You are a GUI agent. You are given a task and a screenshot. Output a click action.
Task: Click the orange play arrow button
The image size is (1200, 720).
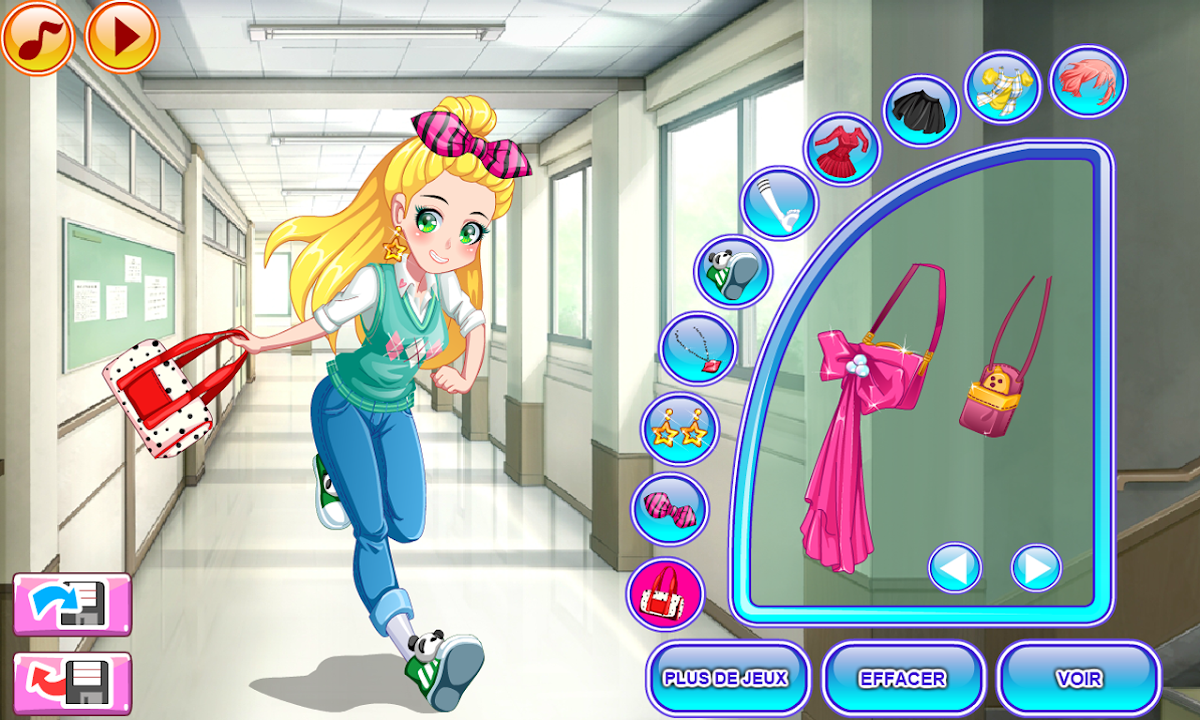[122, 37]
